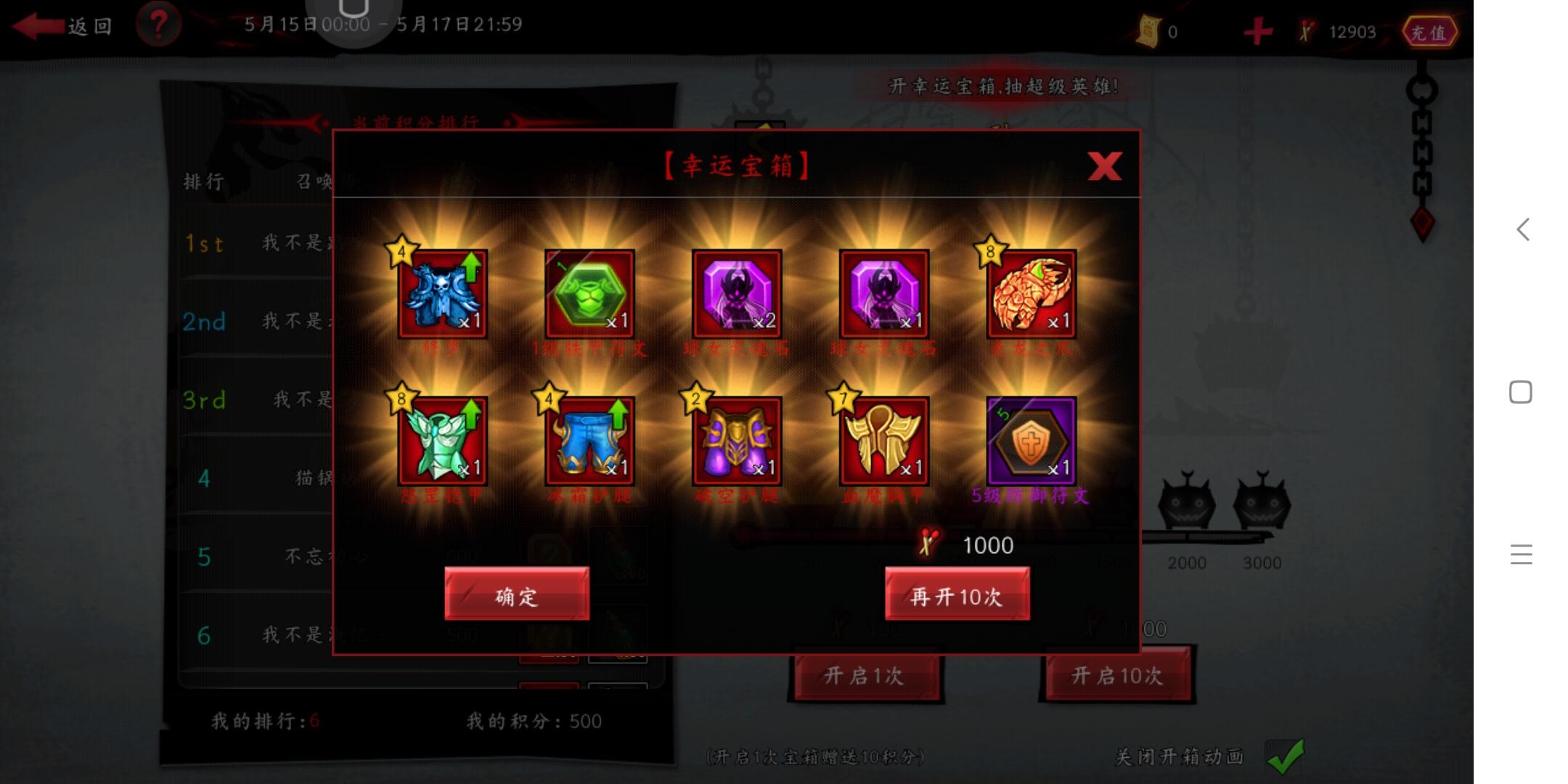Viewport: 1568px width, 784px height.
Task: Tap the plus icon to add currency
Action: coord(1257,30)
